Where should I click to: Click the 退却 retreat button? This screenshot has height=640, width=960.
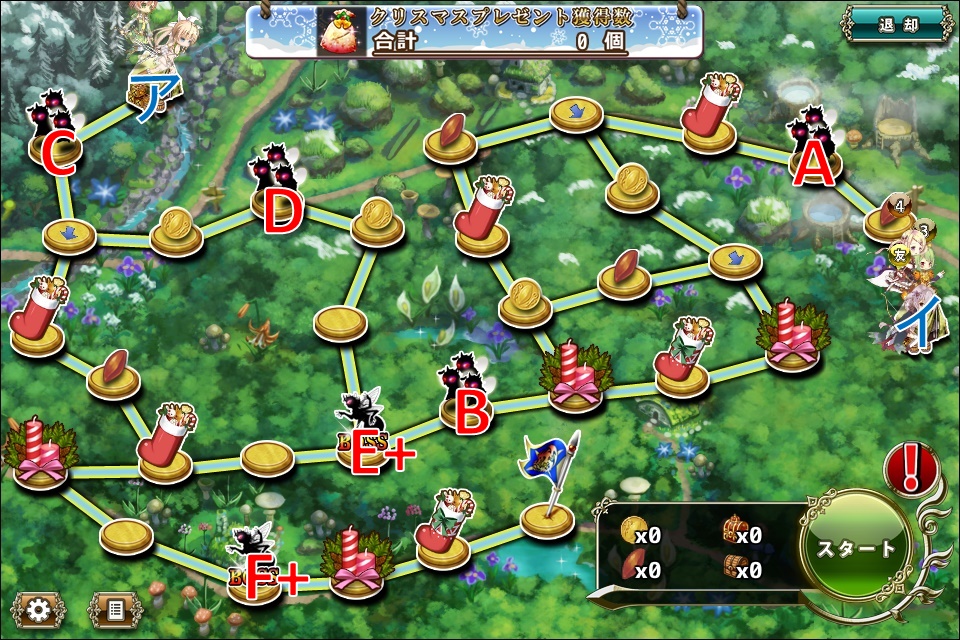(x=896, y=24)
